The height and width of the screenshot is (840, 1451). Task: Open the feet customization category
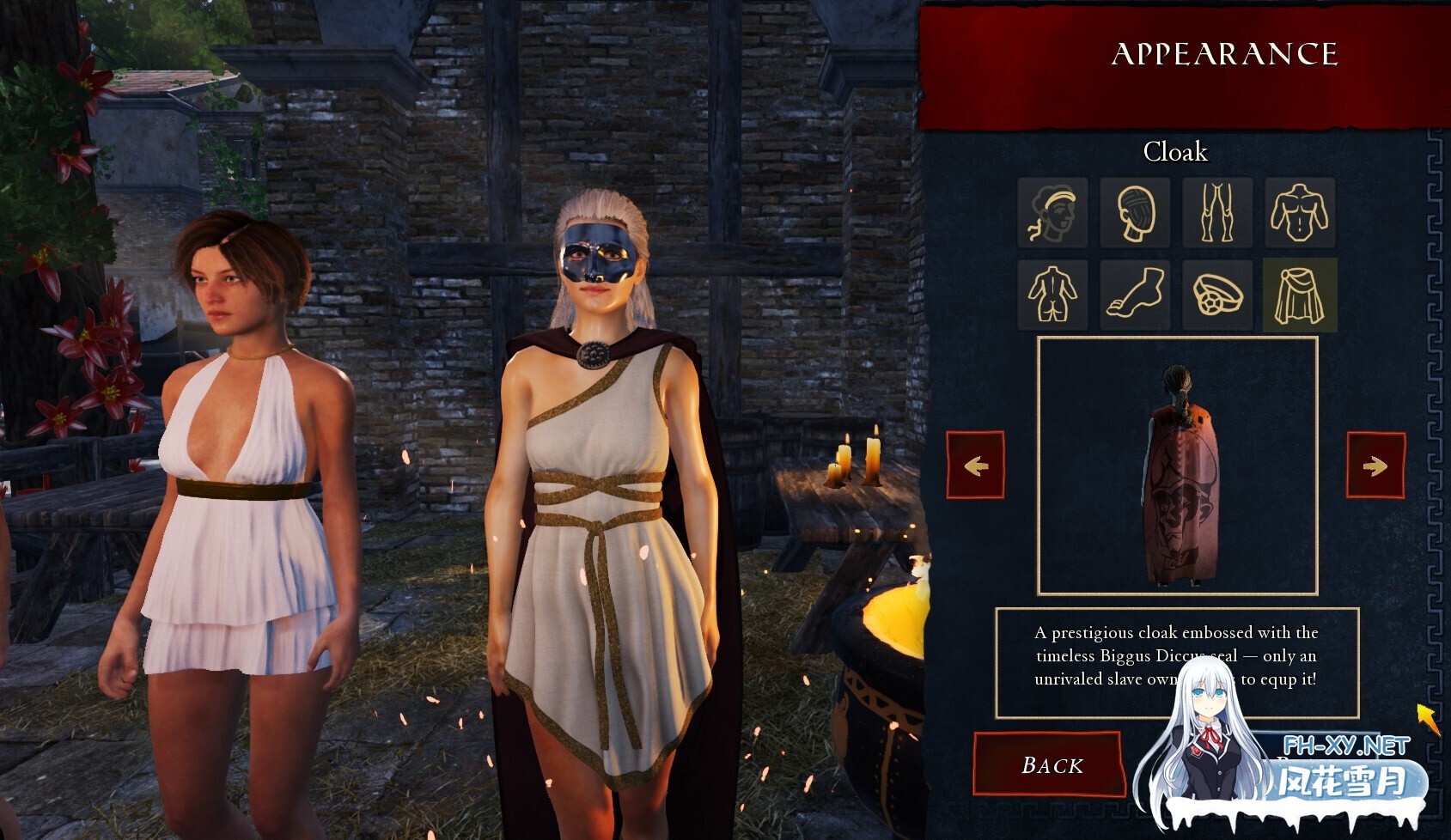(1135, 293)
